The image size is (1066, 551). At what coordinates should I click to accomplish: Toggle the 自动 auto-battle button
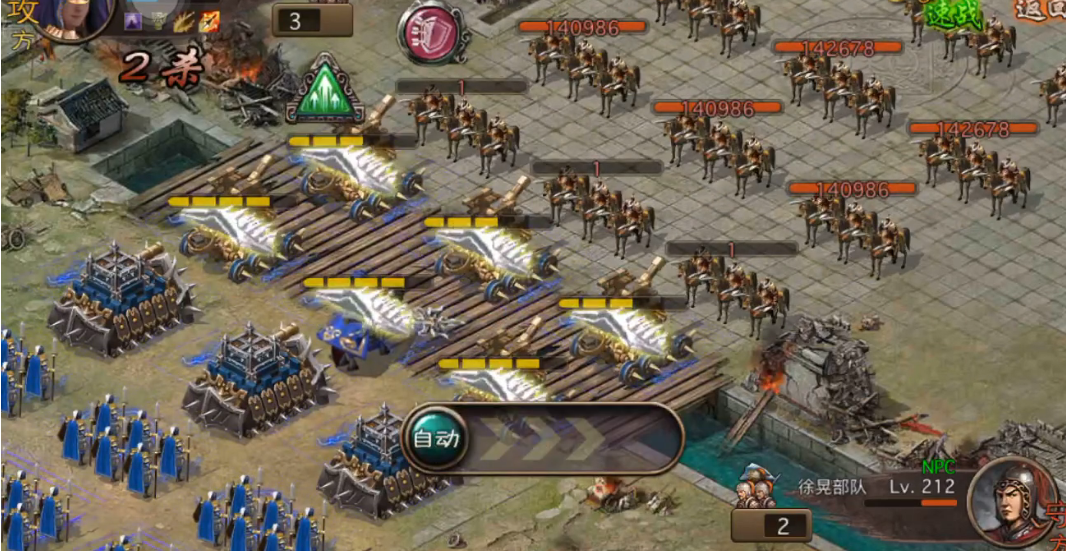pyautogui.click(x=435, y=438)
